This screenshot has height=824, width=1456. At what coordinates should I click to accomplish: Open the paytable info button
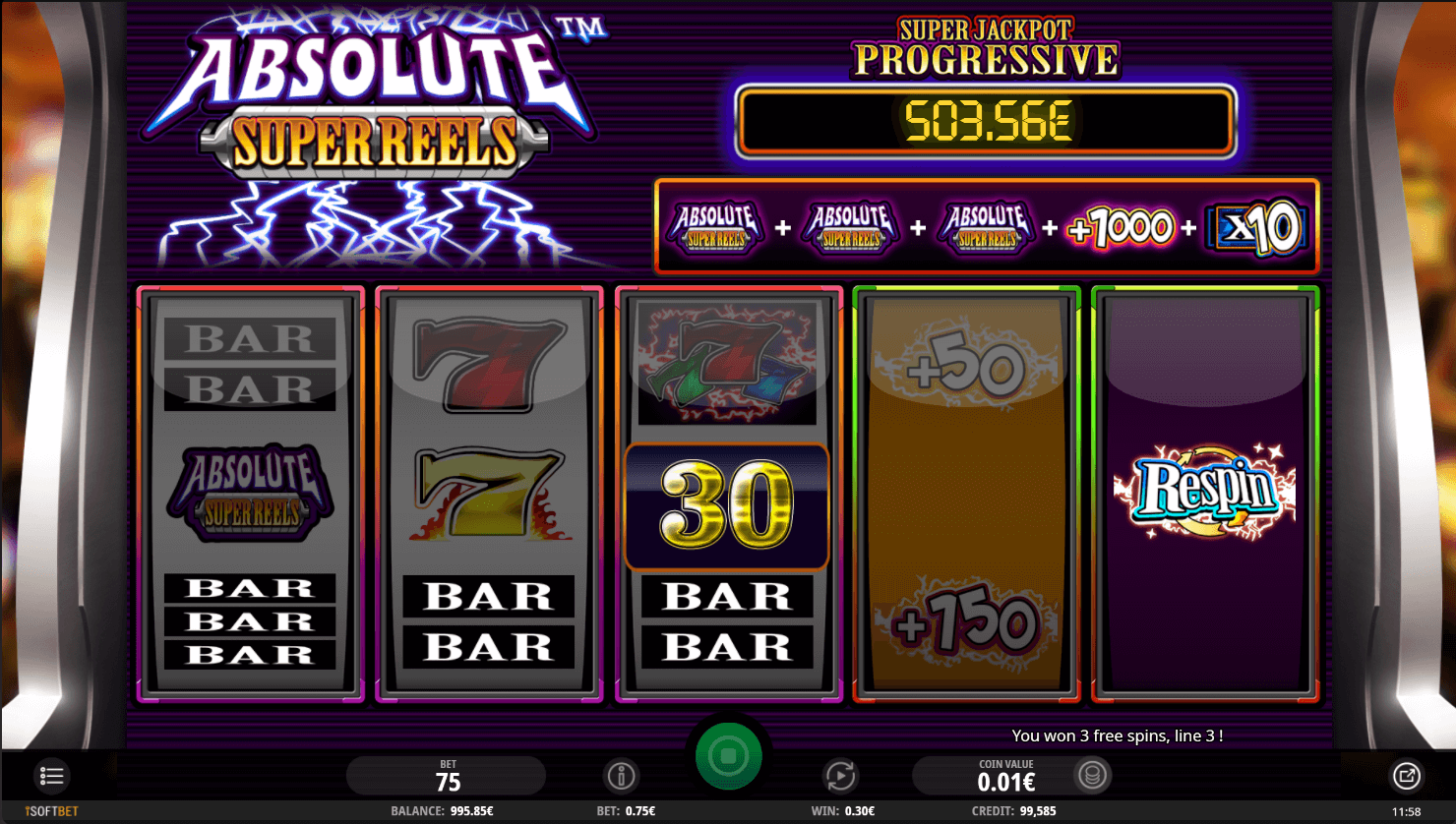(621, 776)
